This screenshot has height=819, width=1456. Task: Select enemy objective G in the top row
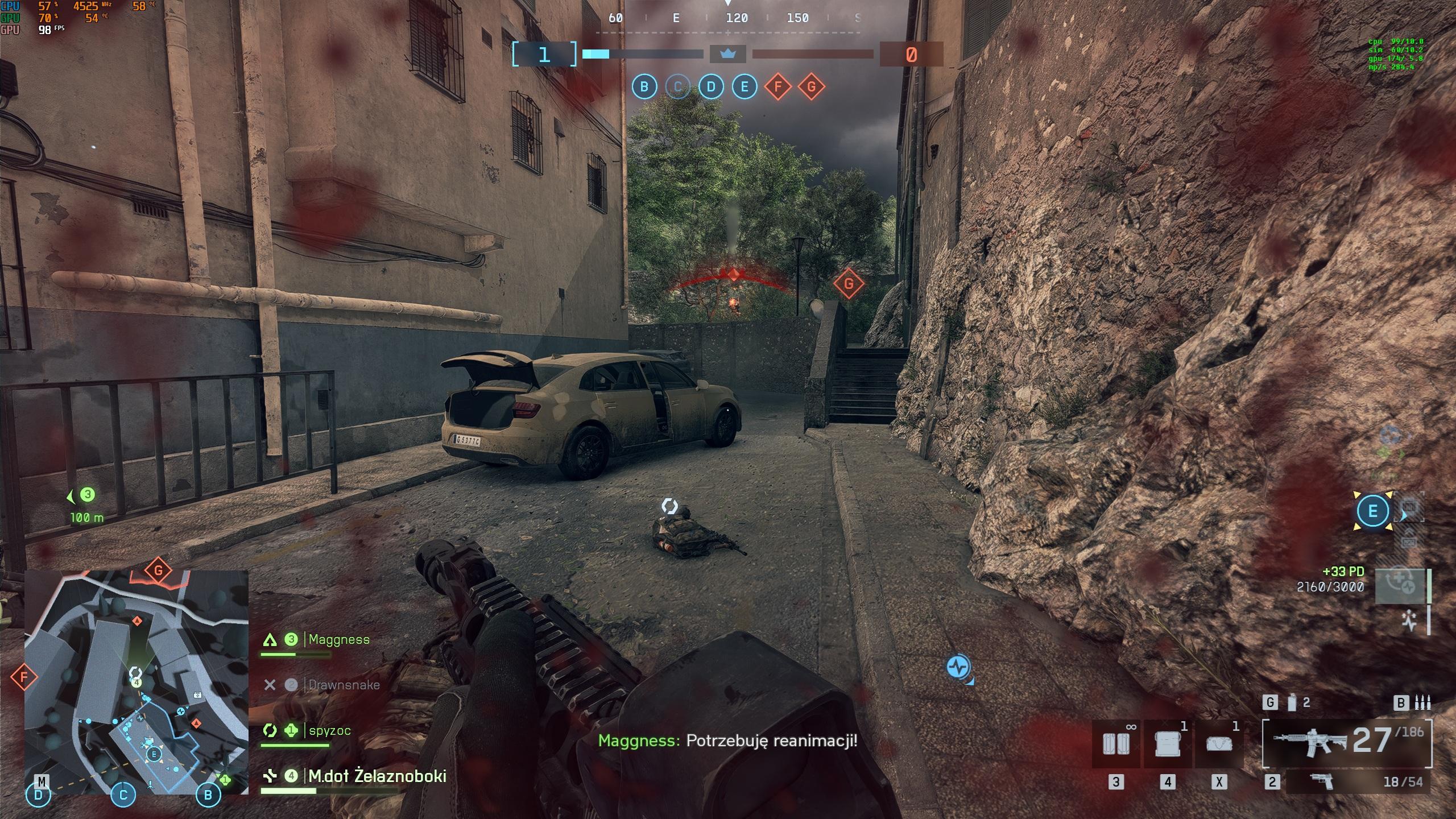coord(812,87)
